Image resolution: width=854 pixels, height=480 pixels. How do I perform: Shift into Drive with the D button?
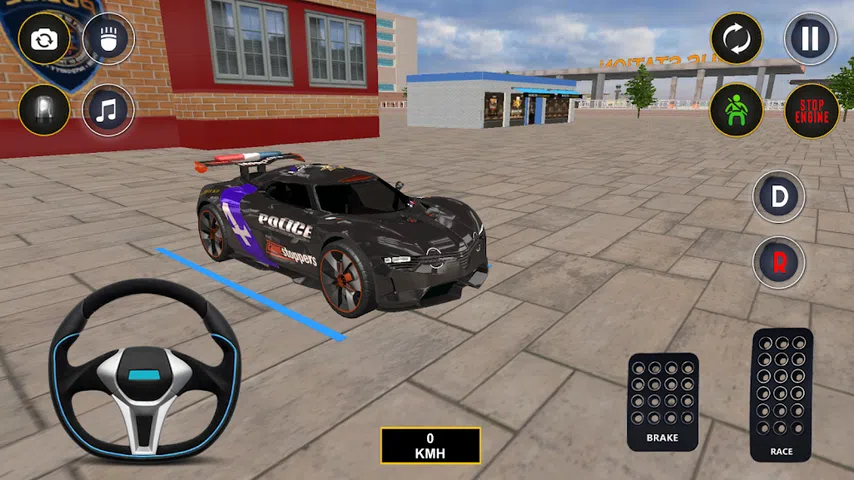pyautogui.click(x=779, y=196)
